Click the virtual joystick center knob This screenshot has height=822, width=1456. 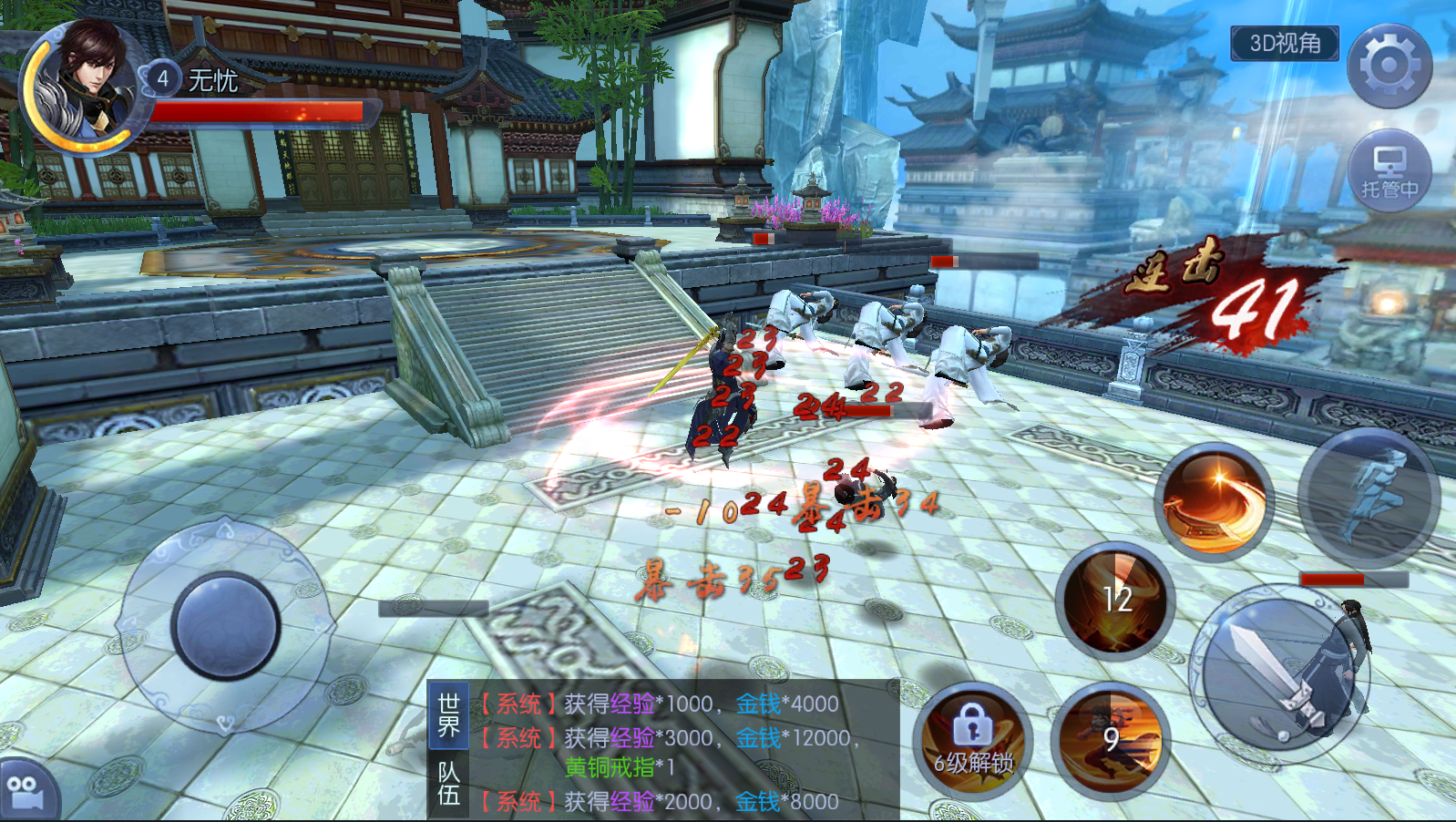pos(225,625)
